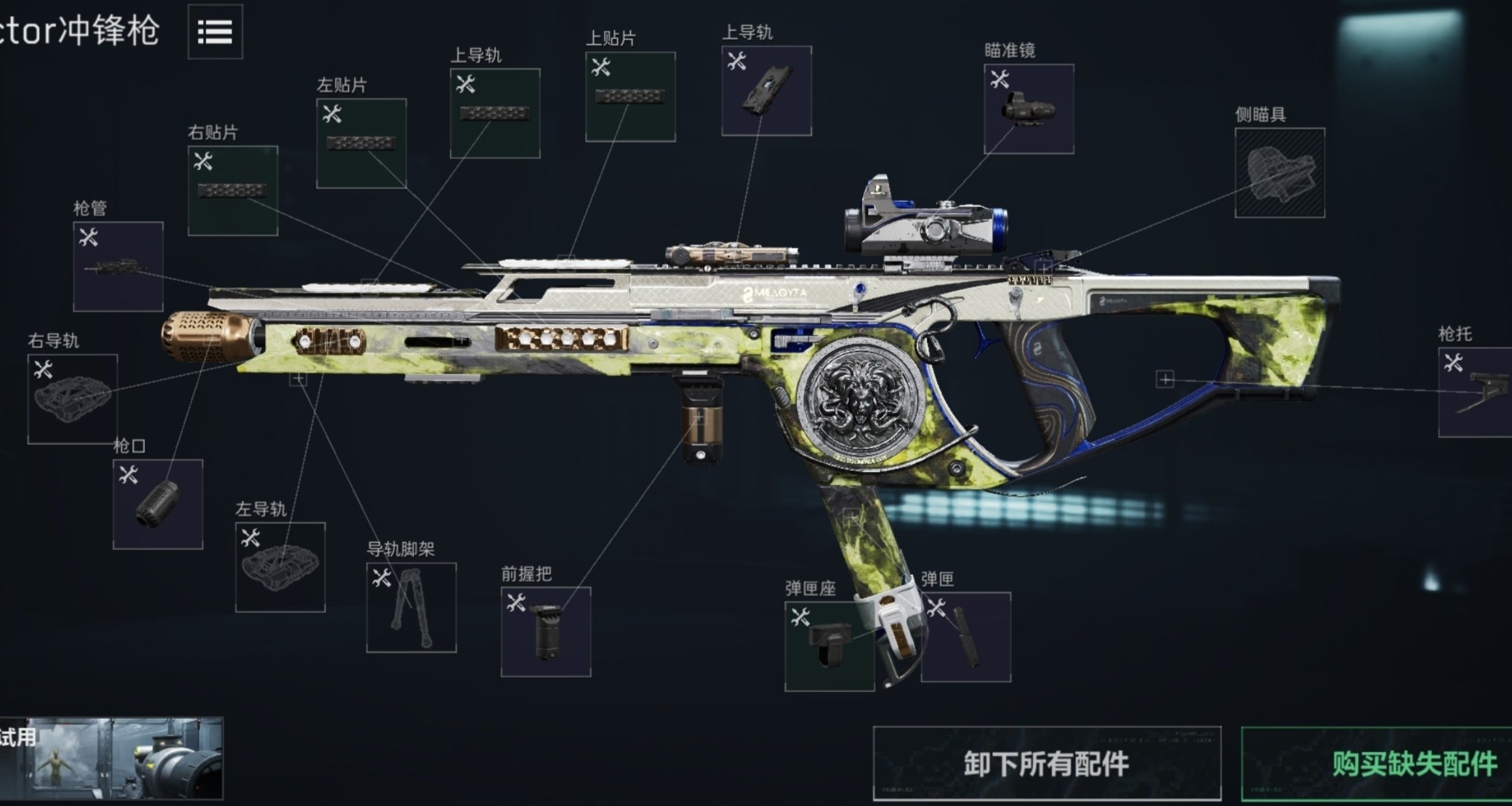Screen dimensions: 1512x806
Task: Choose the 前握把 foregrip slot
Action: (x=546, y=632)
